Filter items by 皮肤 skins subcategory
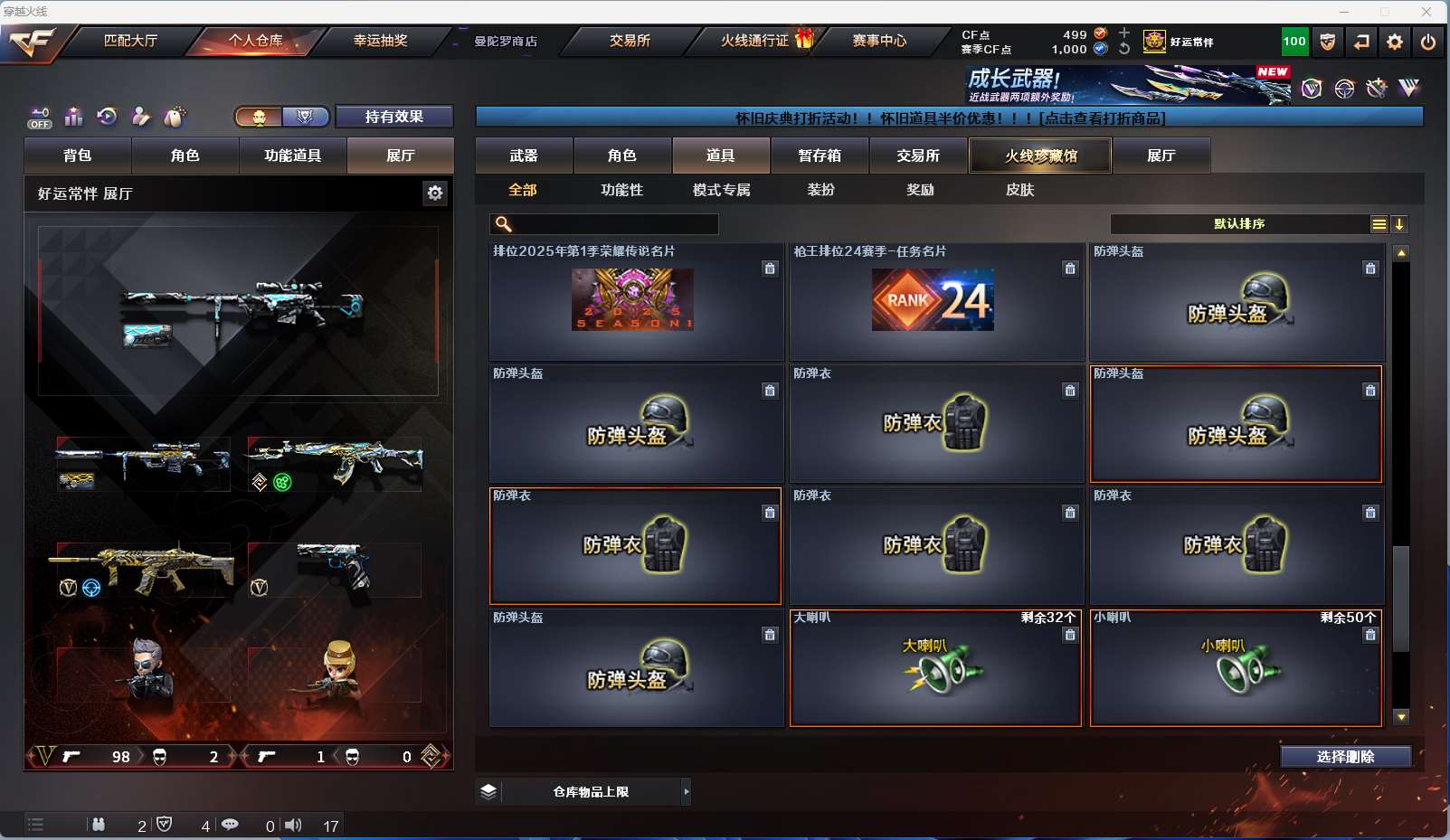The width and height of the screenshot is (1450, 840). tap(1019, 190)
